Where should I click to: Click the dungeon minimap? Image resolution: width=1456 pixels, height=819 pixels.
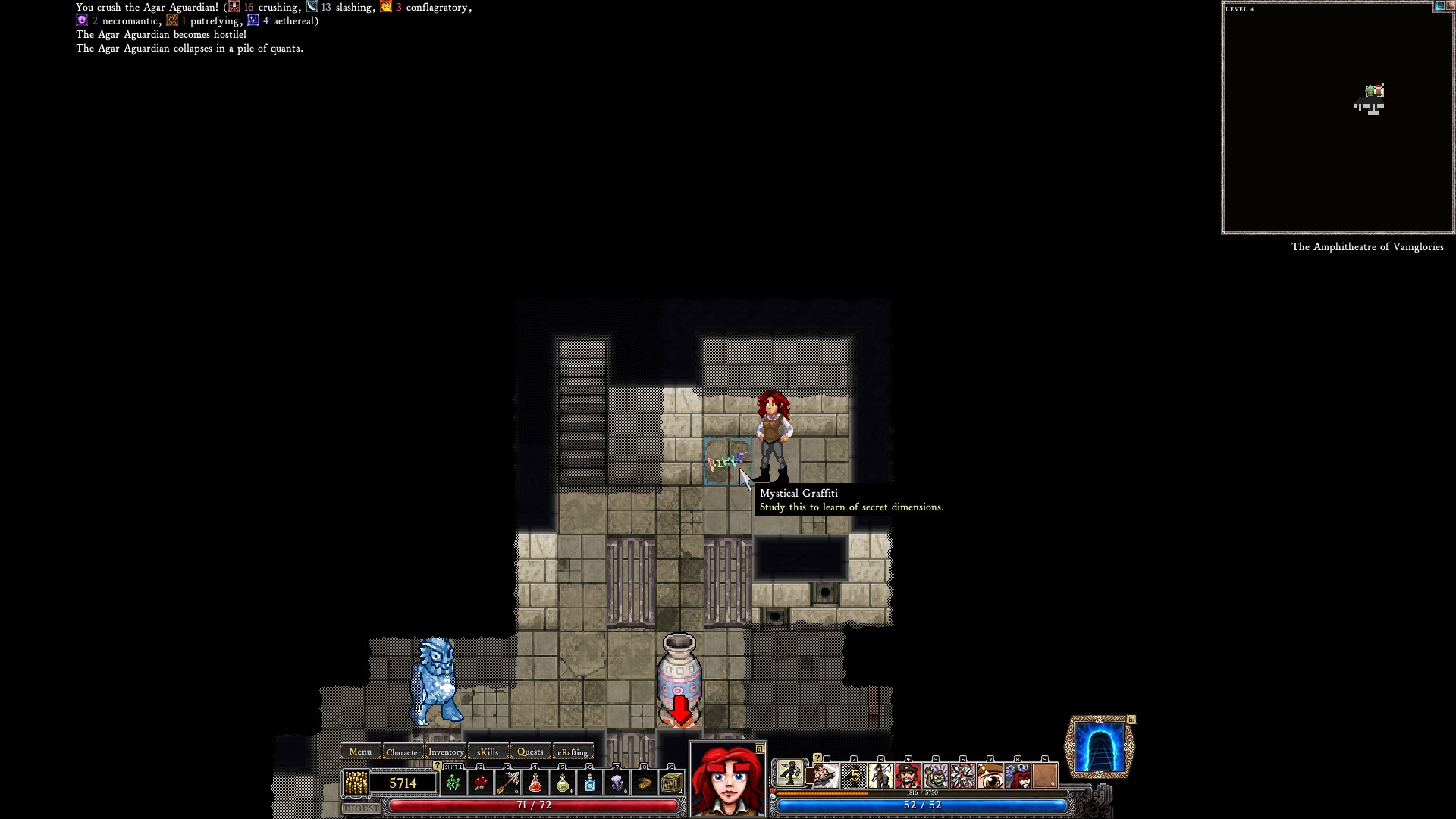[1338, 118]
